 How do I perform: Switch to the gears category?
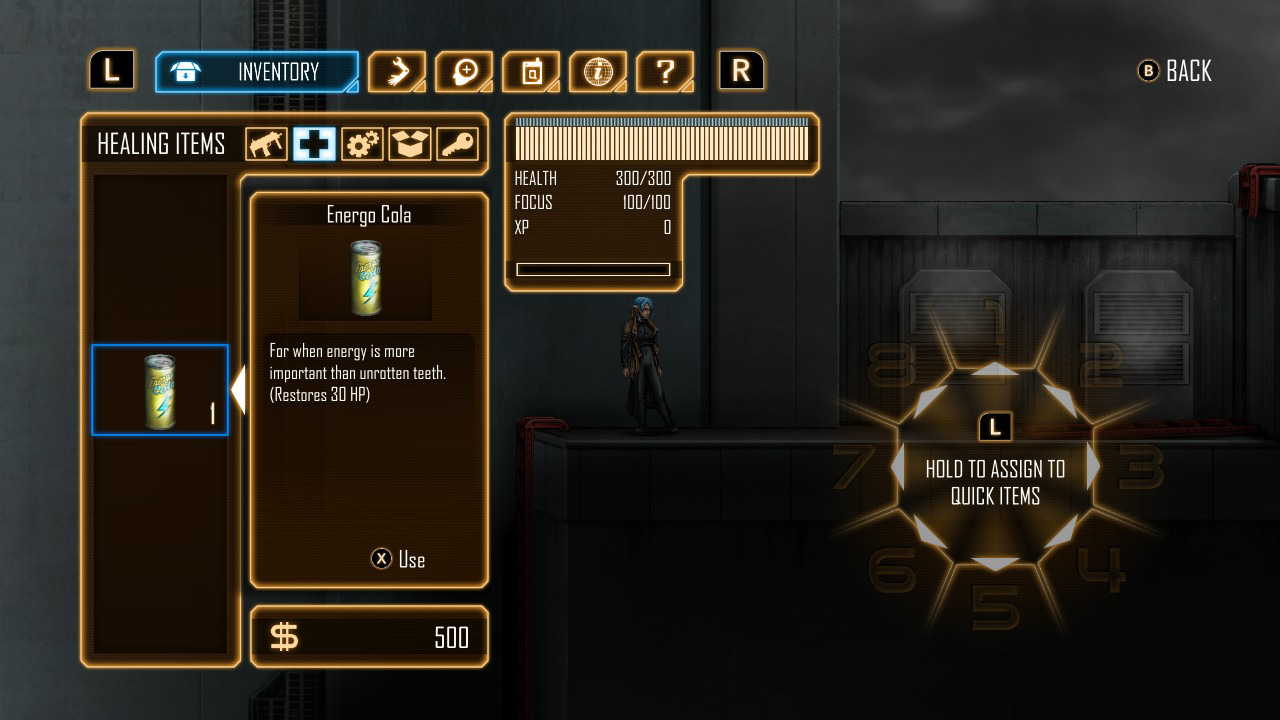362,145
